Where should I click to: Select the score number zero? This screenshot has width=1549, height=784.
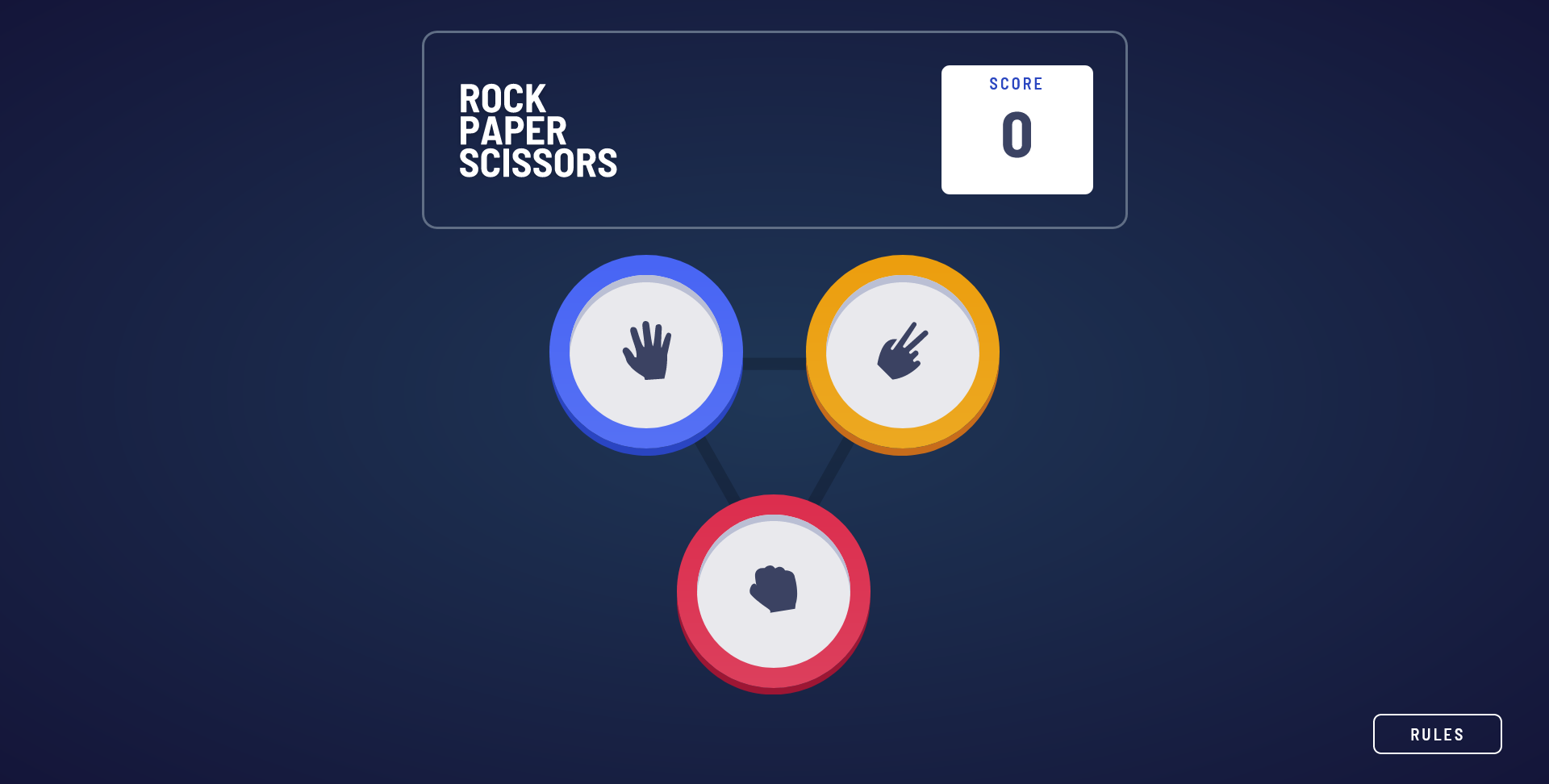coord(1017,139)
